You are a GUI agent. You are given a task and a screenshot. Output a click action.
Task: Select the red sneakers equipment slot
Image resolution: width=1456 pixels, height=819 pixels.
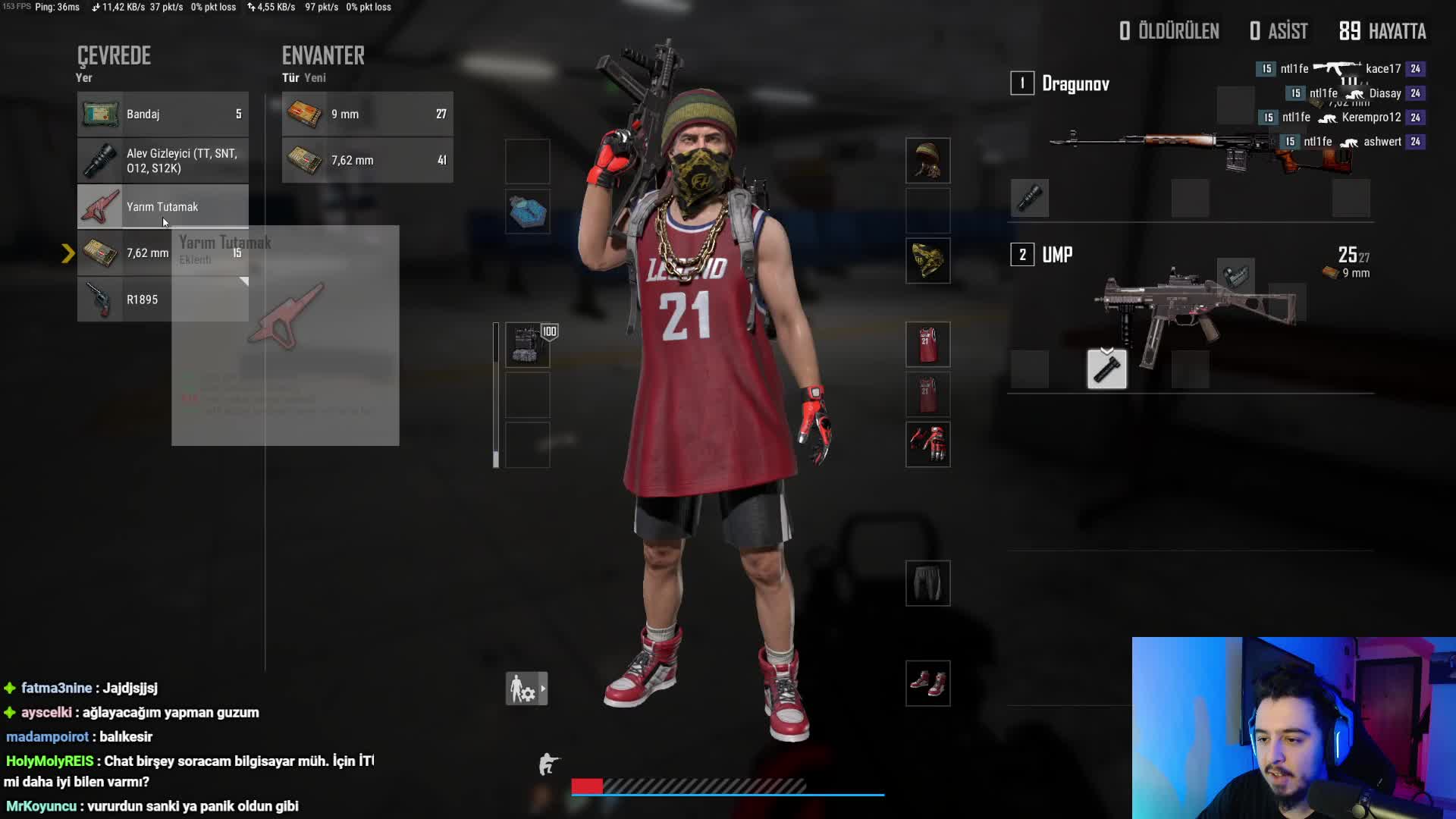927,683
